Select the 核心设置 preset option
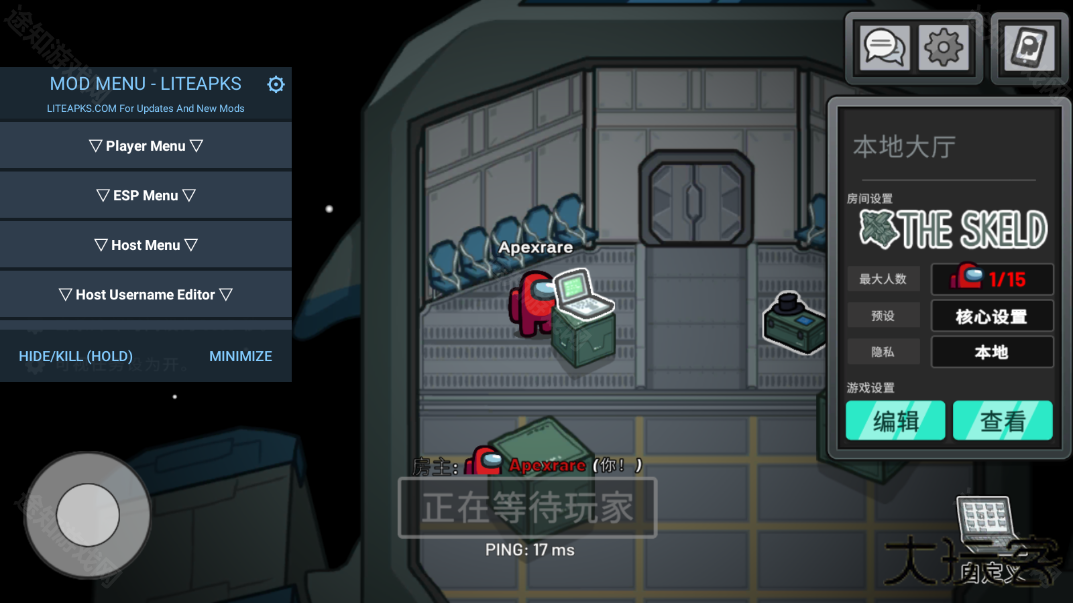The height and width of the screenshot is (603, 1073). tap(991, 316)
